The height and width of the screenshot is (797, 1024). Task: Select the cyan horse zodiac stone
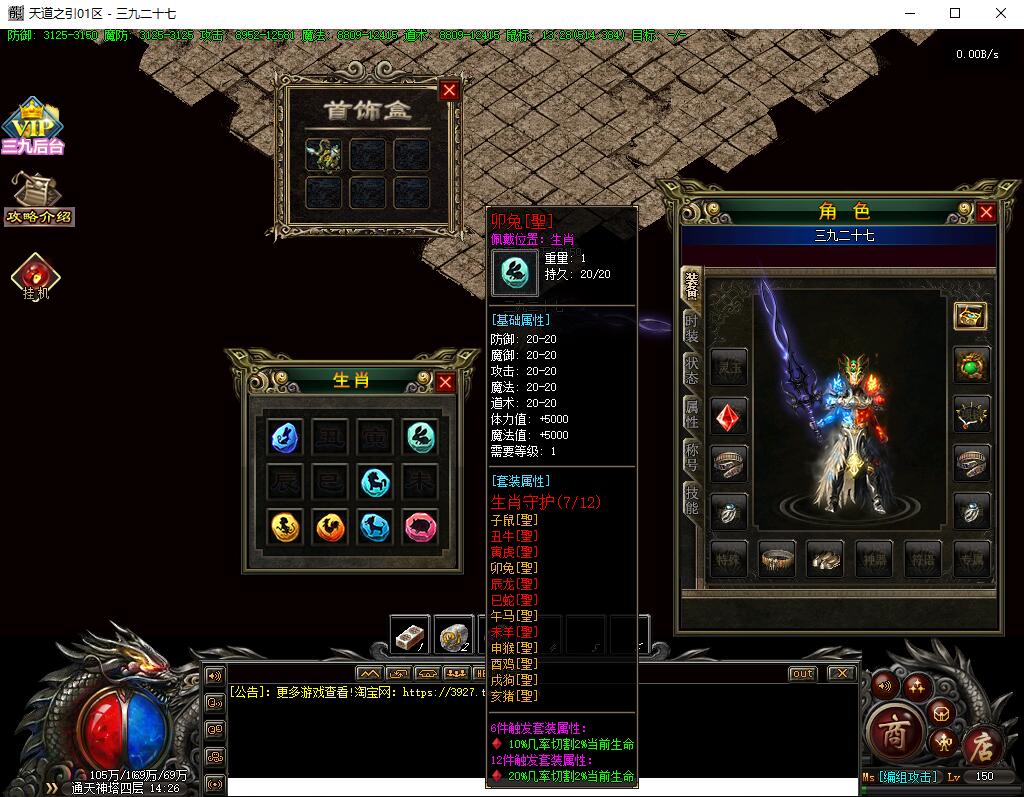tap(376, 481)
